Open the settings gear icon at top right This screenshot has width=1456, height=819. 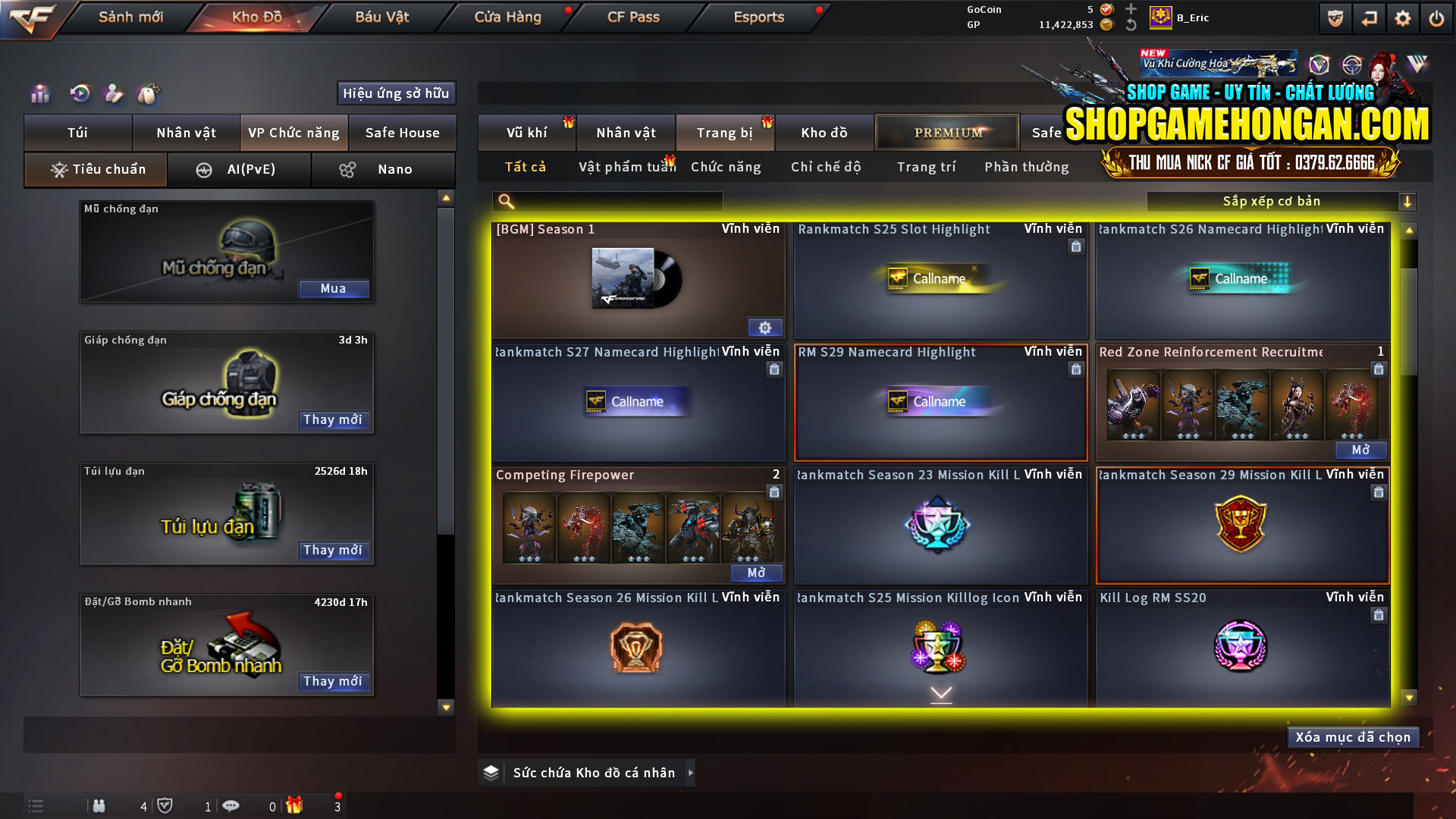(1404, 17)
